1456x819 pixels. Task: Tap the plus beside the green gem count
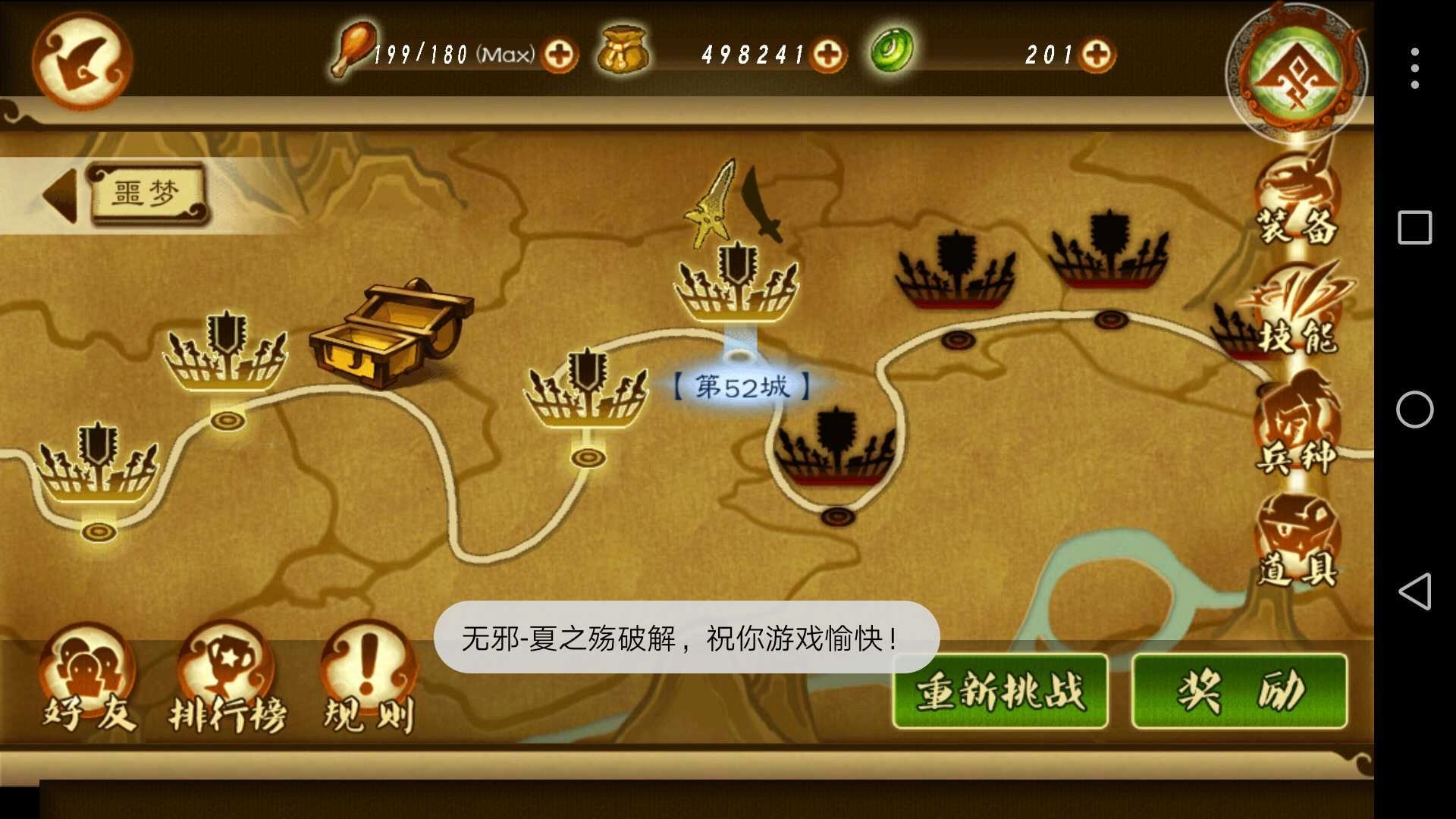pos(1097,53)
